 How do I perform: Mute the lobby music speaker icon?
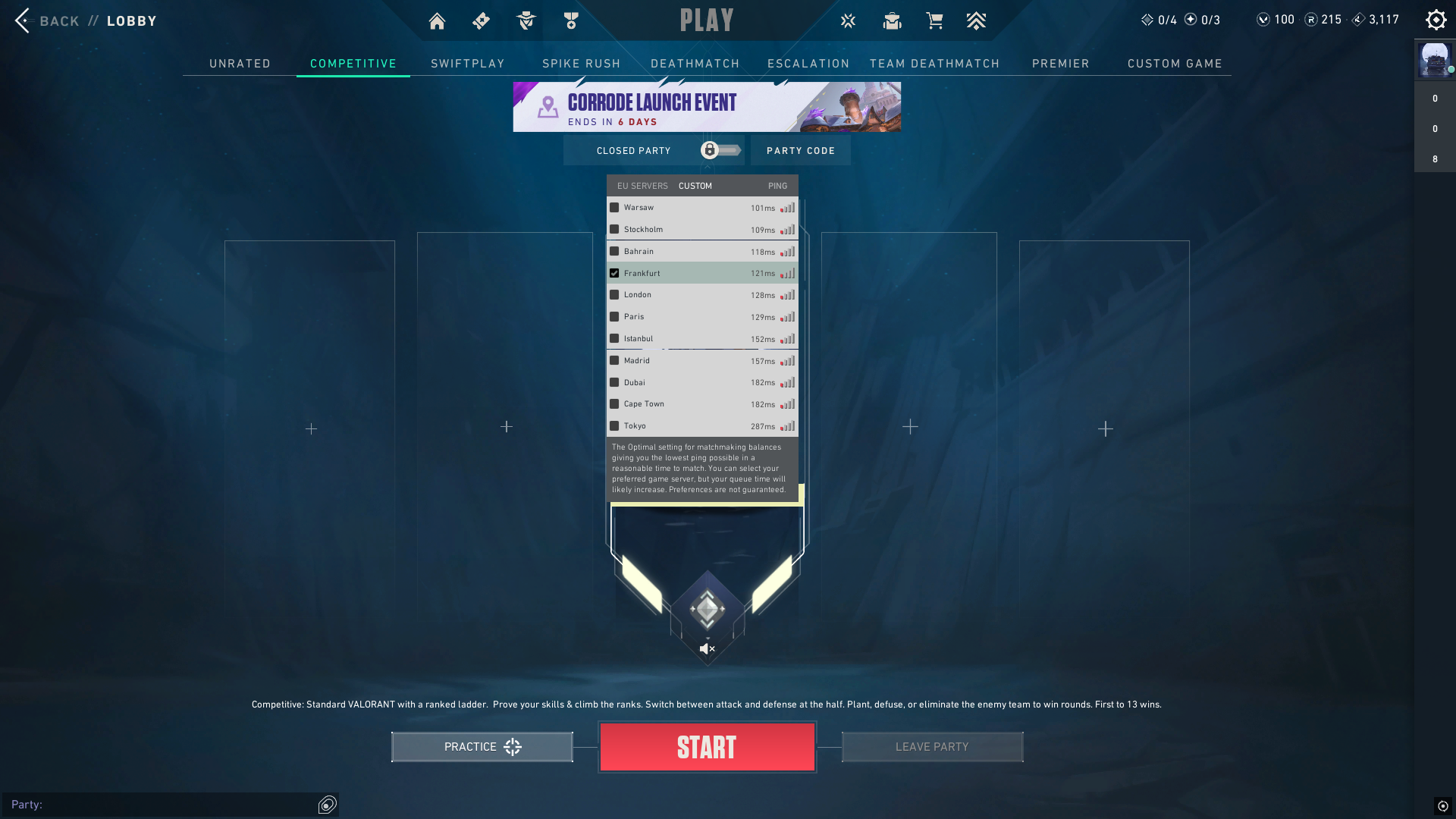[707, 648]
